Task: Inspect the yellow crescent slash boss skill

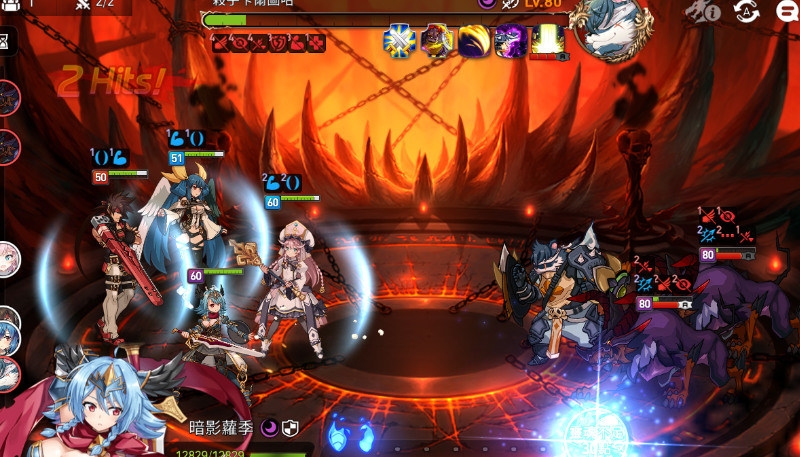Action: click(473, 42)
